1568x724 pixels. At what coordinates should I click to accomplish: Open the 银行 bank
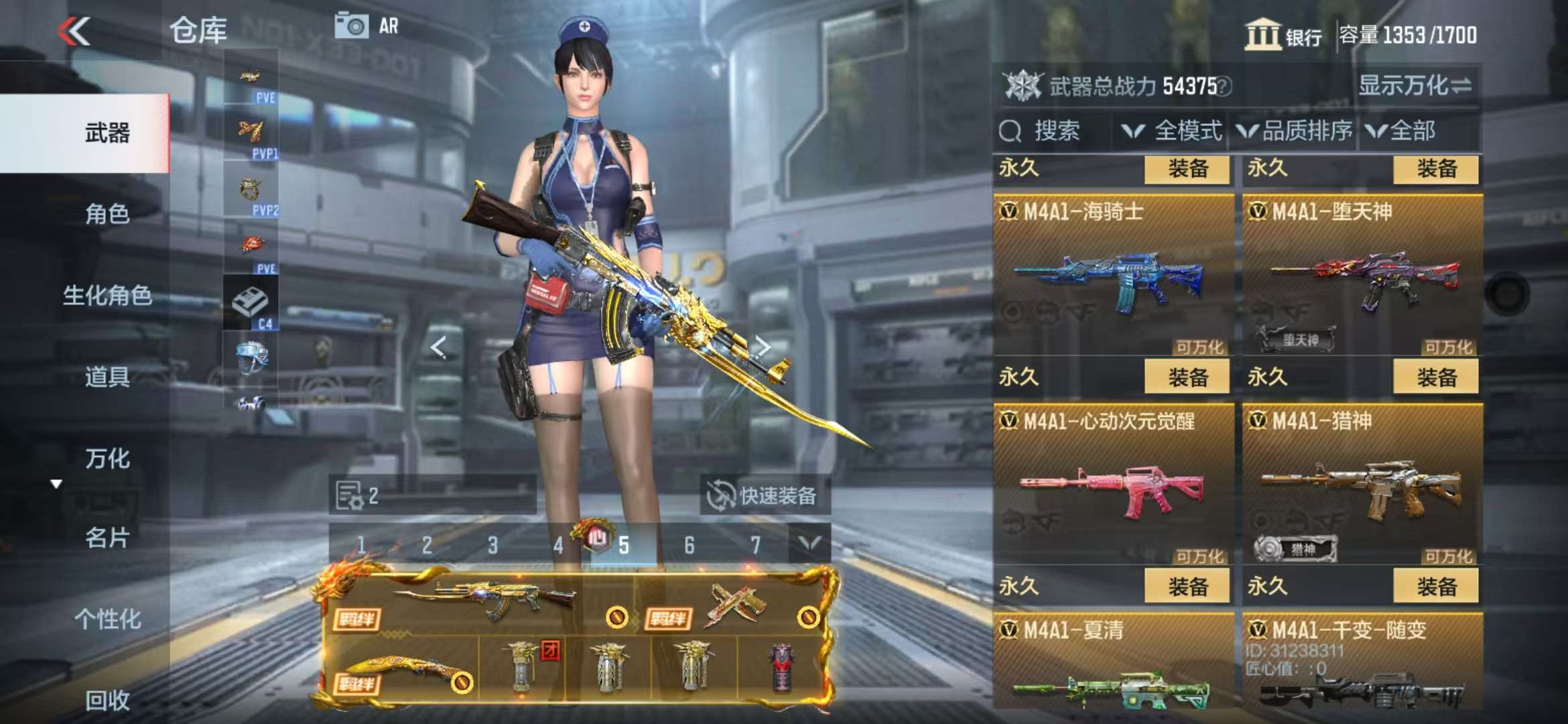pos(1283,35)
